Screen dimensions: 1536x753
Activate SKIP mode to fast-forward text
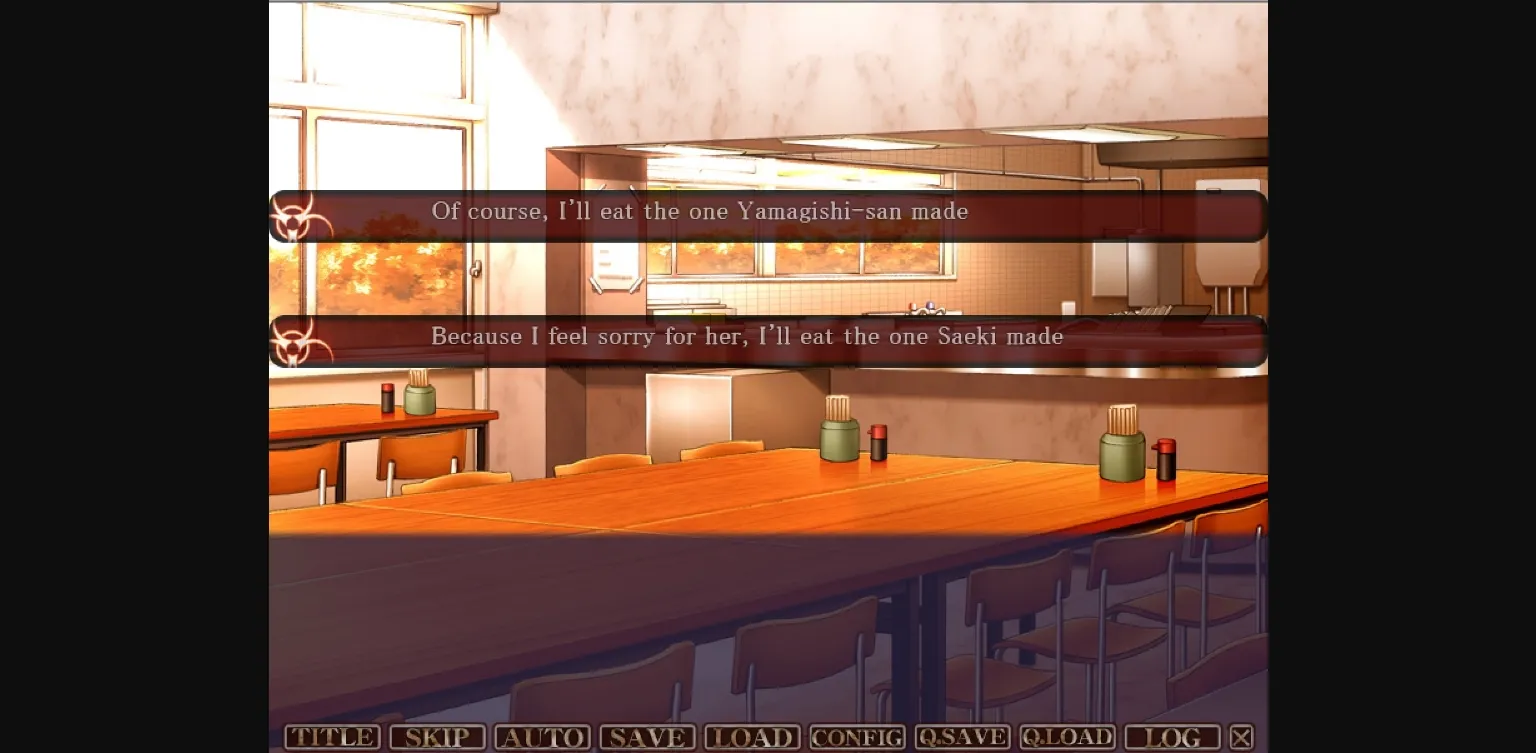click(x=437, y=737)
